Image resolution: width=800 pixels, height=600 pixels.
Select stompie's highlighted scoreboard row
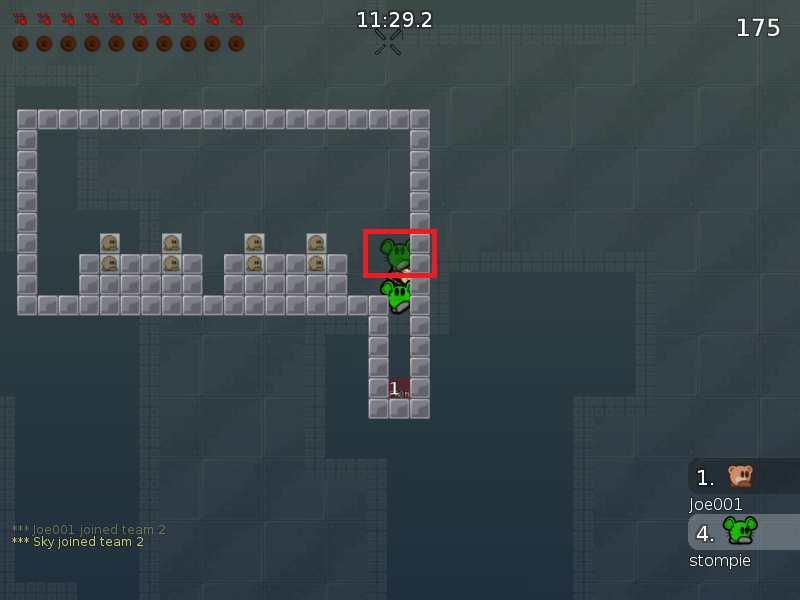[x=742, y=532]
